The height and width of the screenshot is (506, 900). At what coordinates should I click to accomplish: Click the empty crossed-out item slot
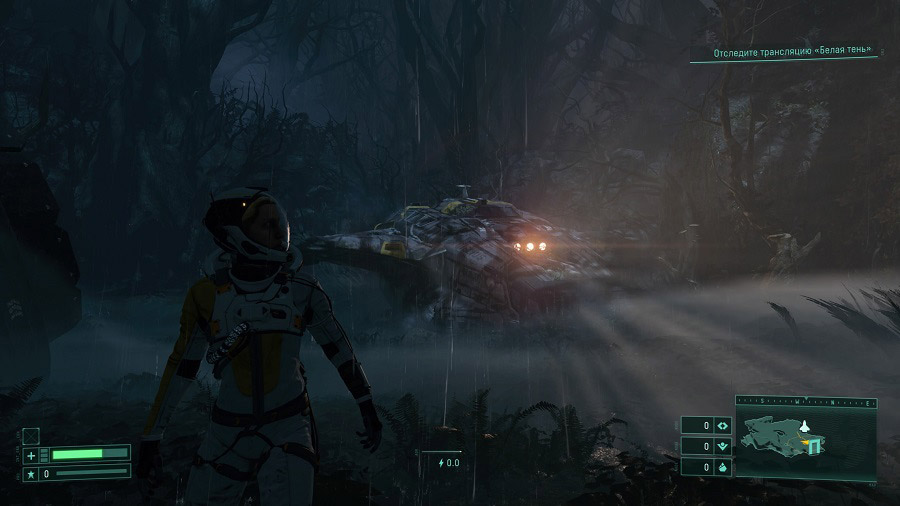coord(31,435)
